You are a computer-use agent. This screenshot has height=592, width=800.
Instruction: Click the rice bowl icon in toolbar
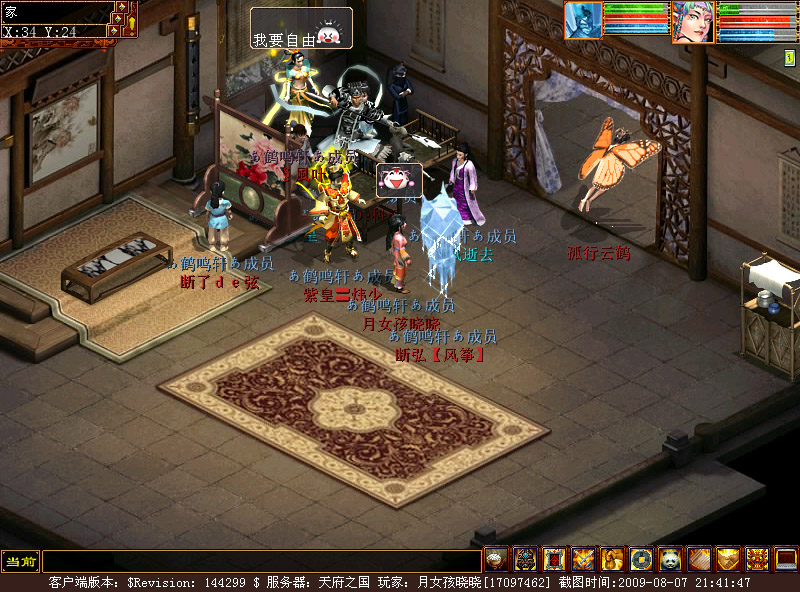tap(496, 560)
